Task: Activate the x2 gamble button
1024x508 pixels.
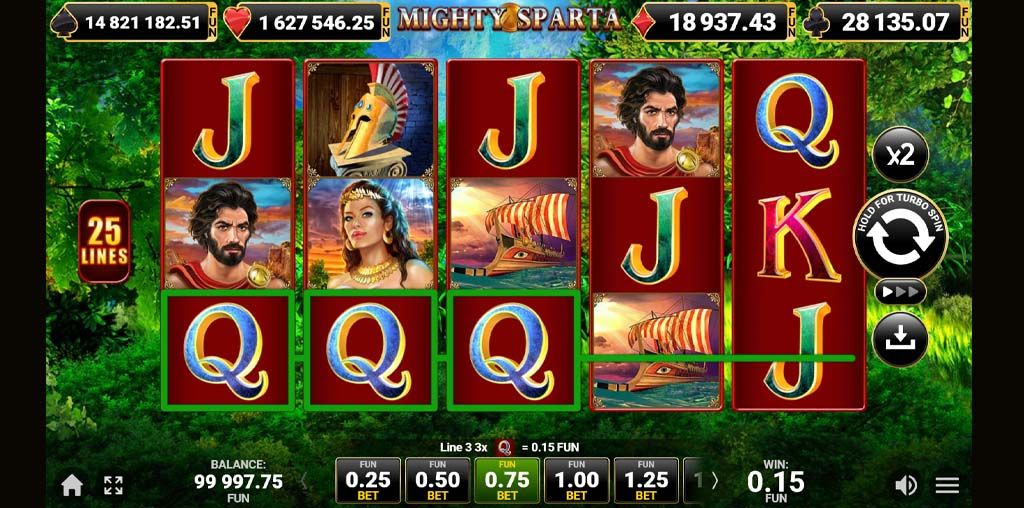Action: click(x=900, y=155)
